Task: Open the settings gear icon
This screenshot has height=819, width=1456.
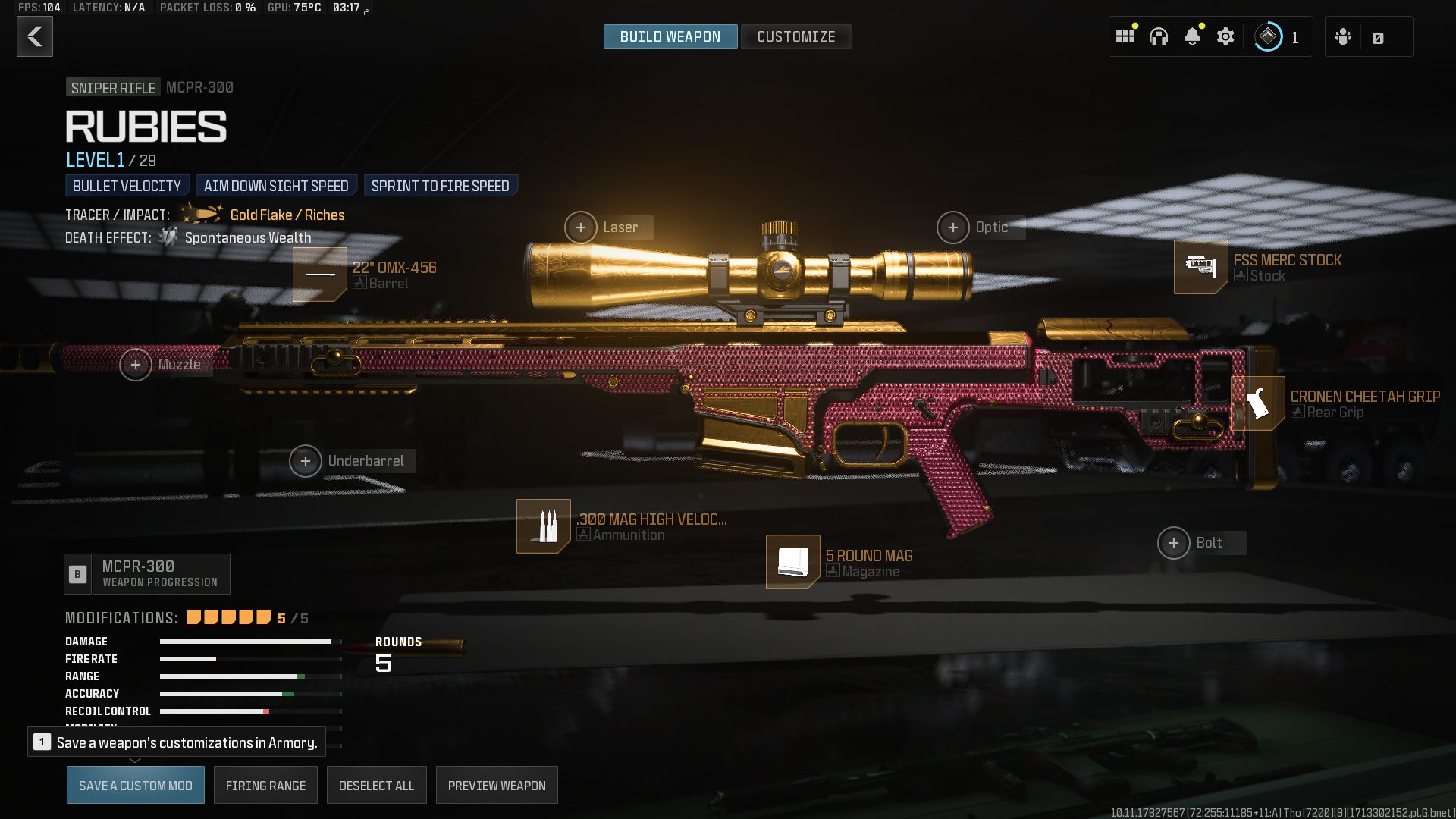Action: [1225, 36]
